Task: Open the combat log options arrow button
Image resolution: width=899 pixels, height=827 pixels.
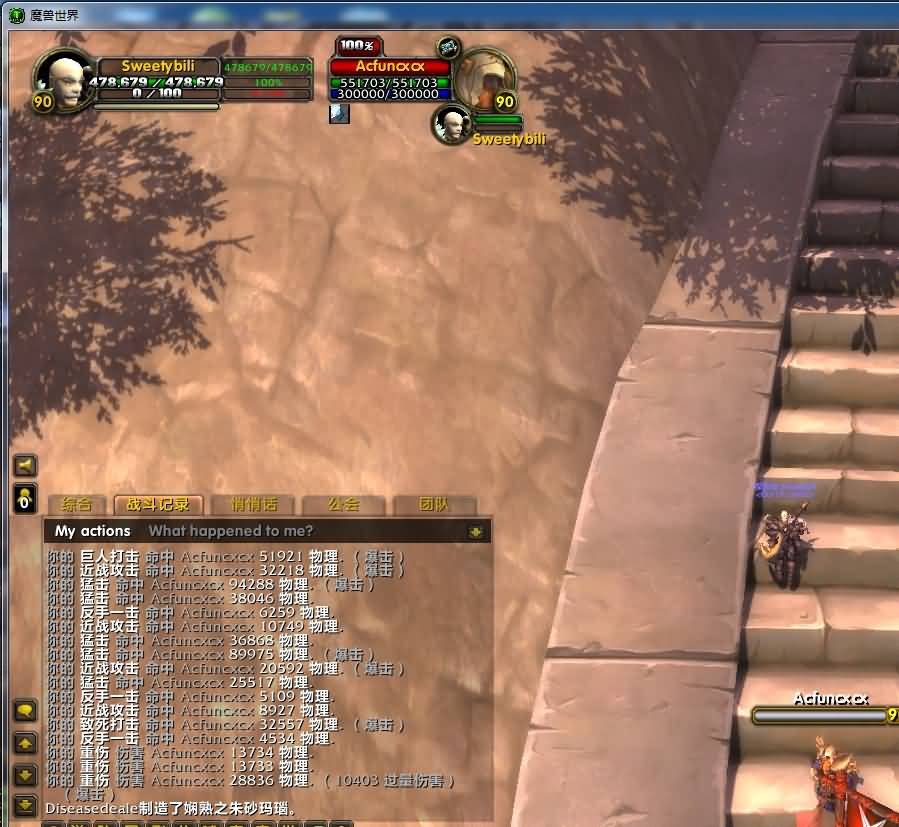Action: [476, 532]
